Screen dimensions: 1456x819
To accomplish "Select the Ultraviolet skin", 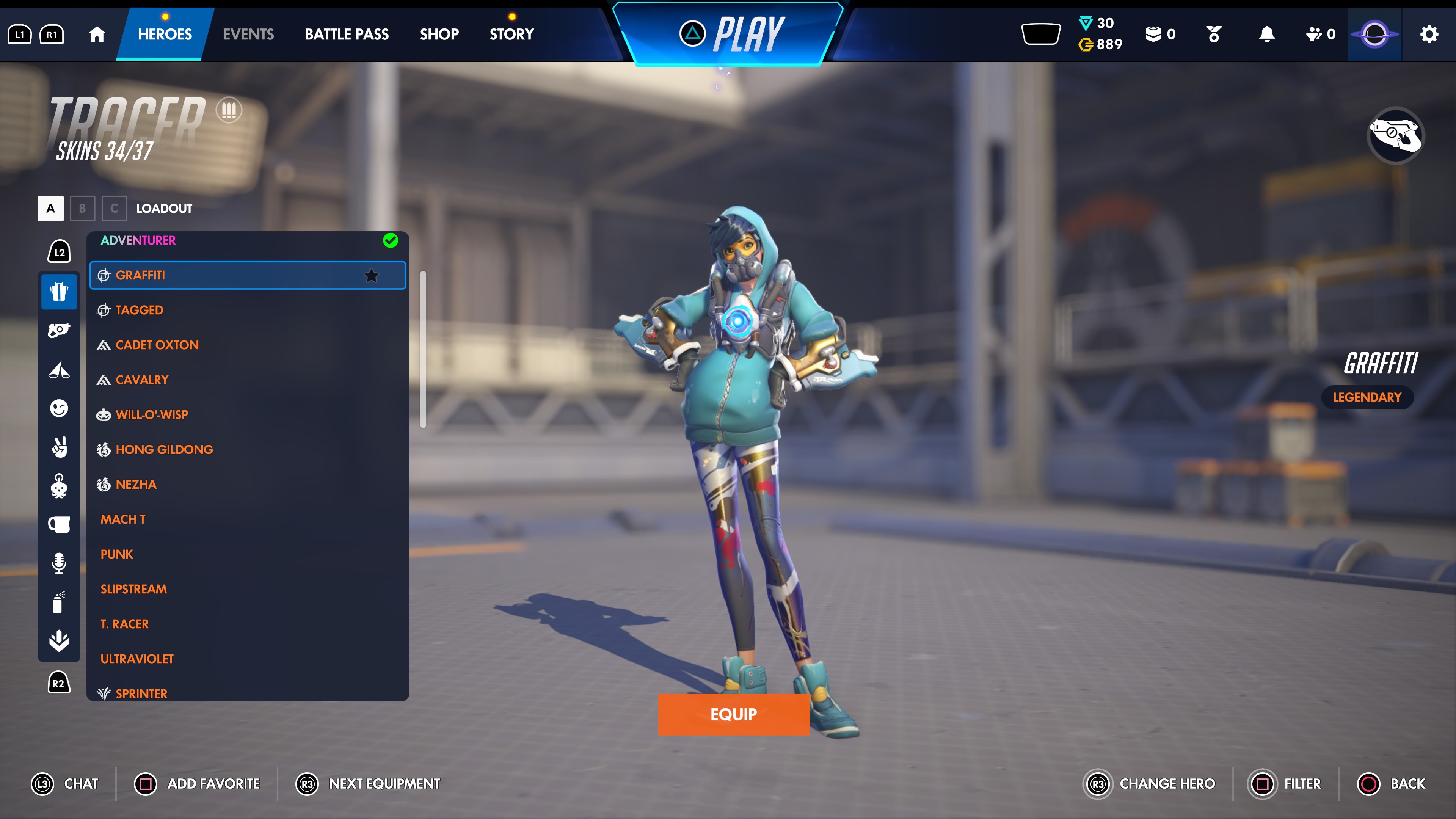I will (x=137, y=659).
